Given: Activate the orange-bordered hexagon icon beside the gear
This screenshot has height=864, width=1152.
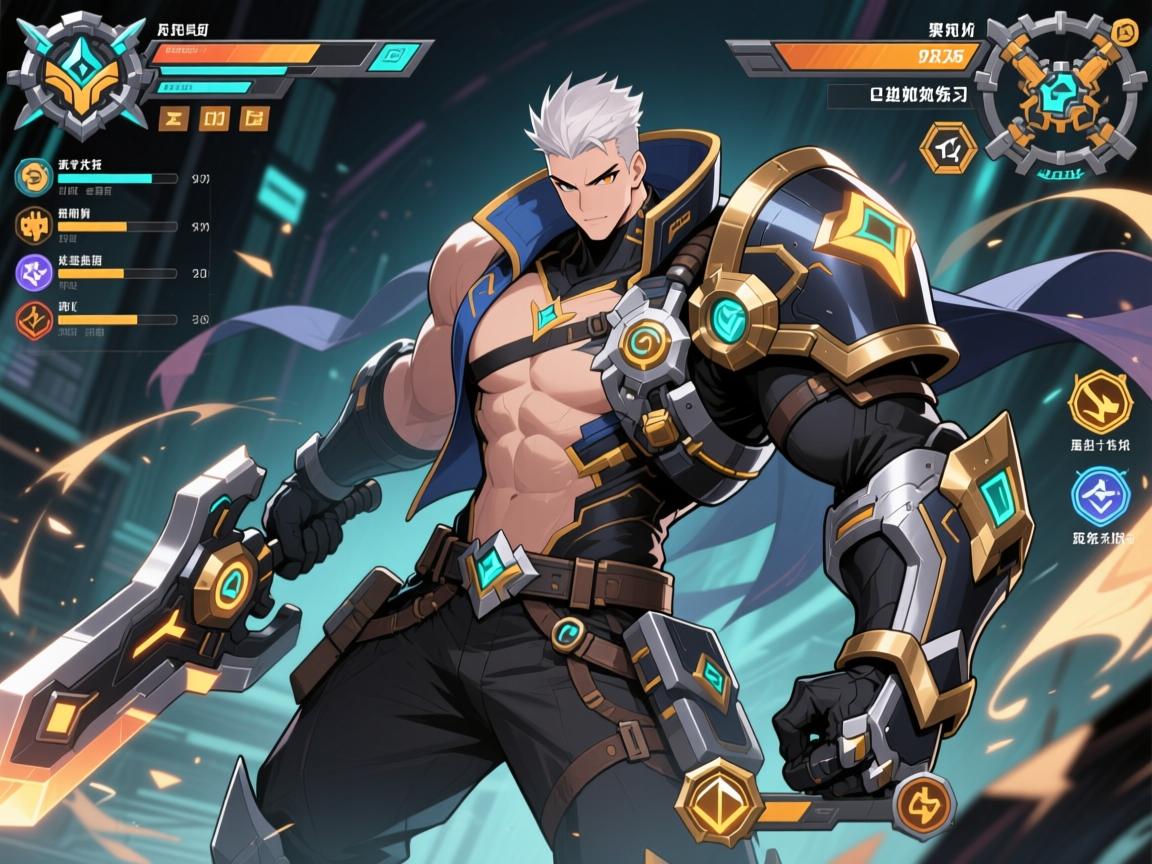Looking at the screenshot, I should [946, 150].
